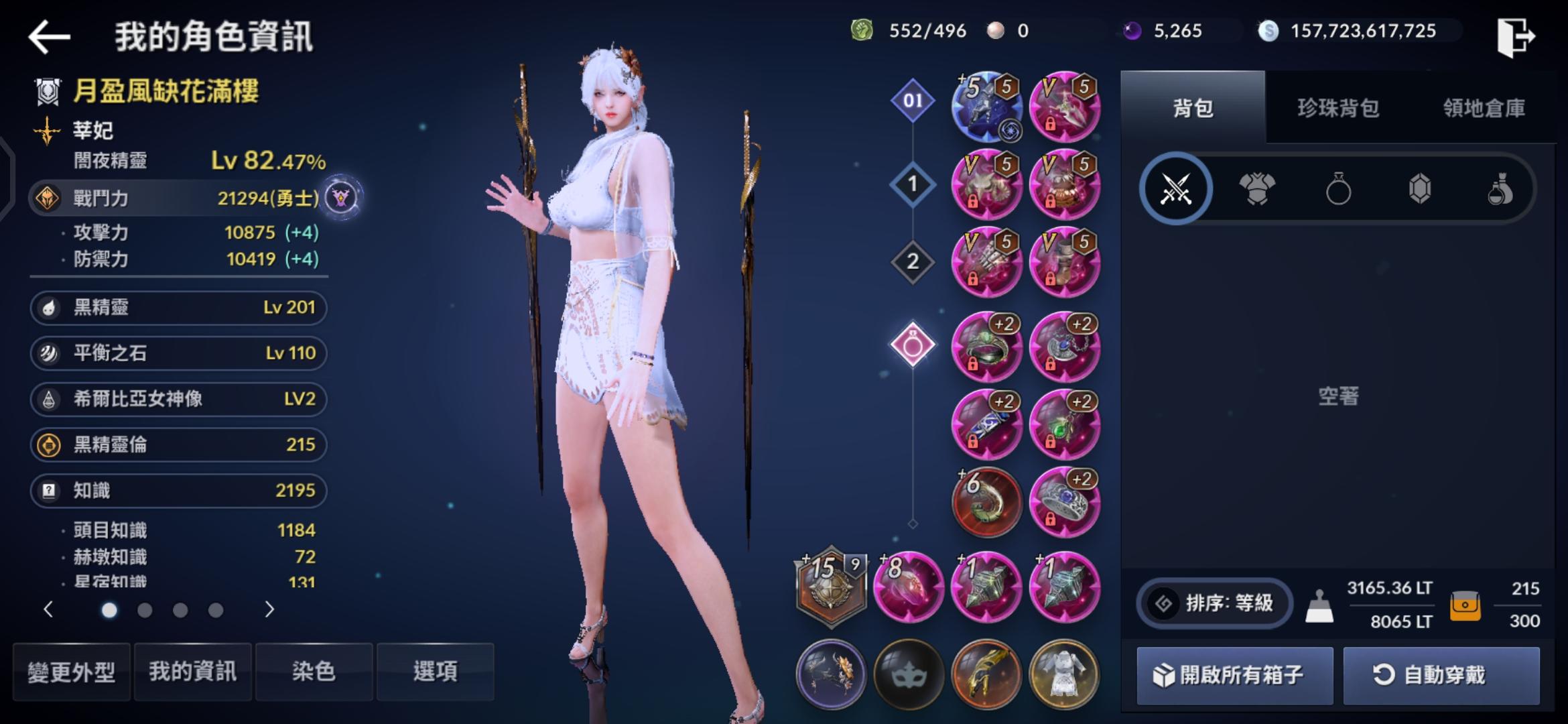
Task: Select the gem filter icon in the inventory
Action: point(1421,189)
